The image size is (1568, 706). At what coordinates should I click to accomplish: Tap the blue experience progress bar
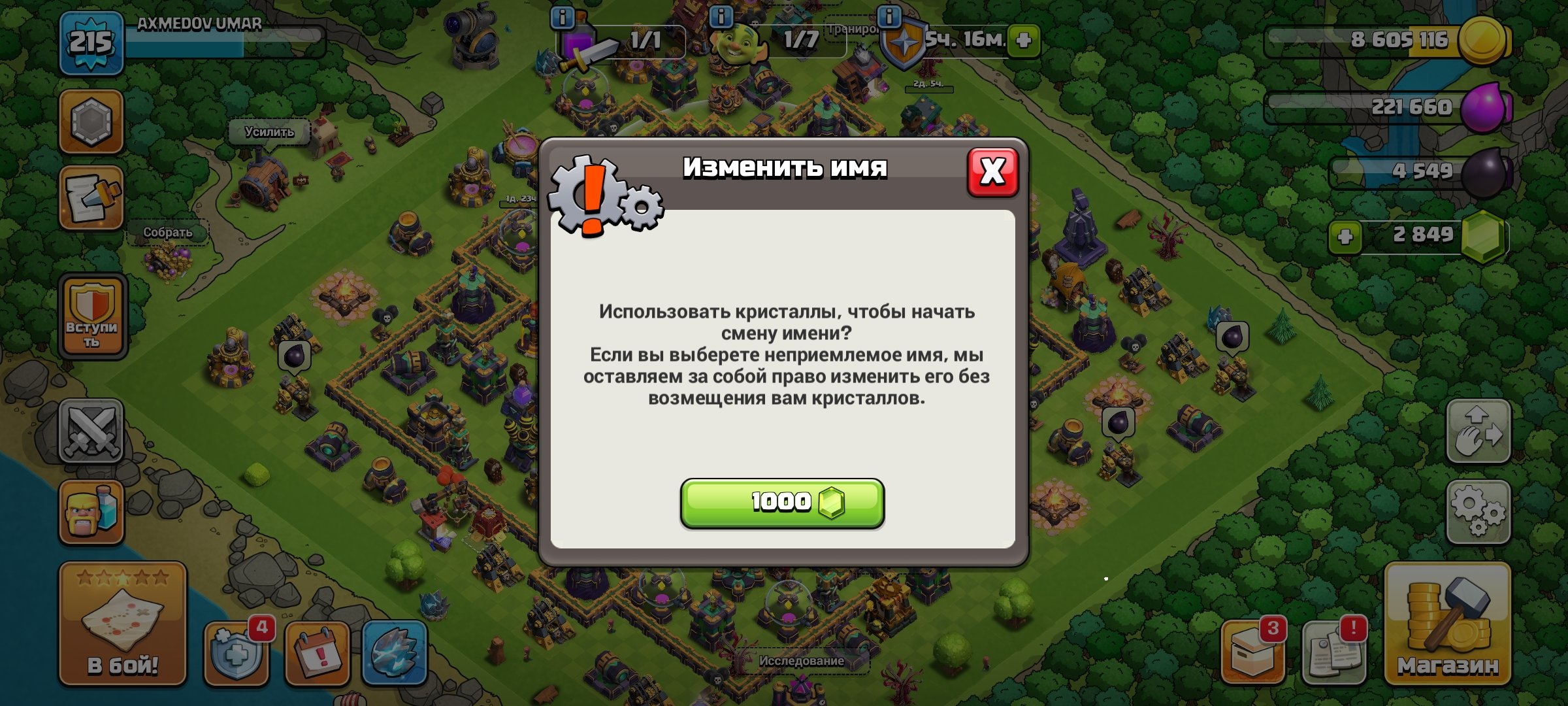pyautogui.click(x=222, y=41)
